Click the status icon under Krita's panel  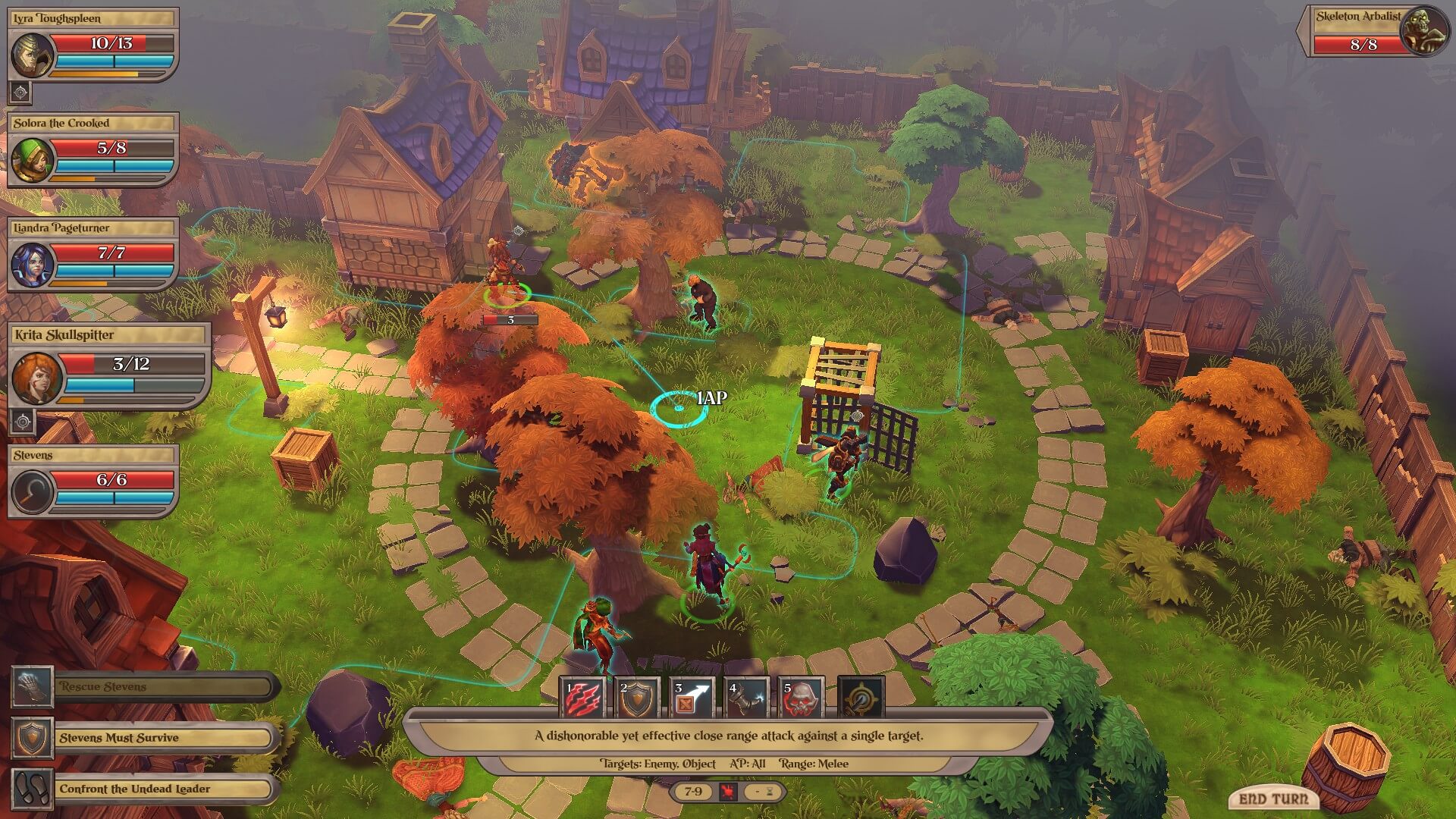point(23,422)
